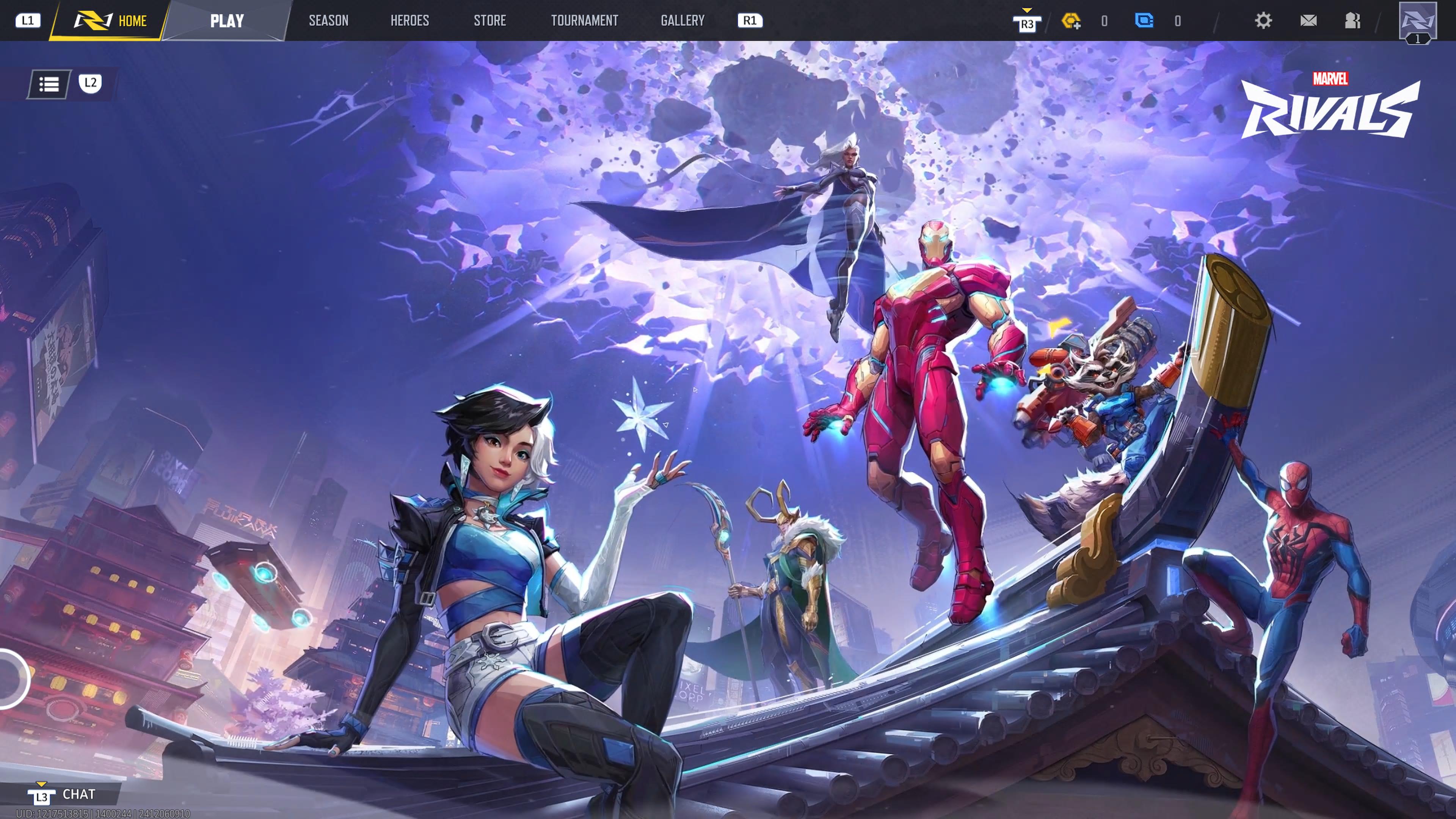Go to the Season tab

pos(328,21)
